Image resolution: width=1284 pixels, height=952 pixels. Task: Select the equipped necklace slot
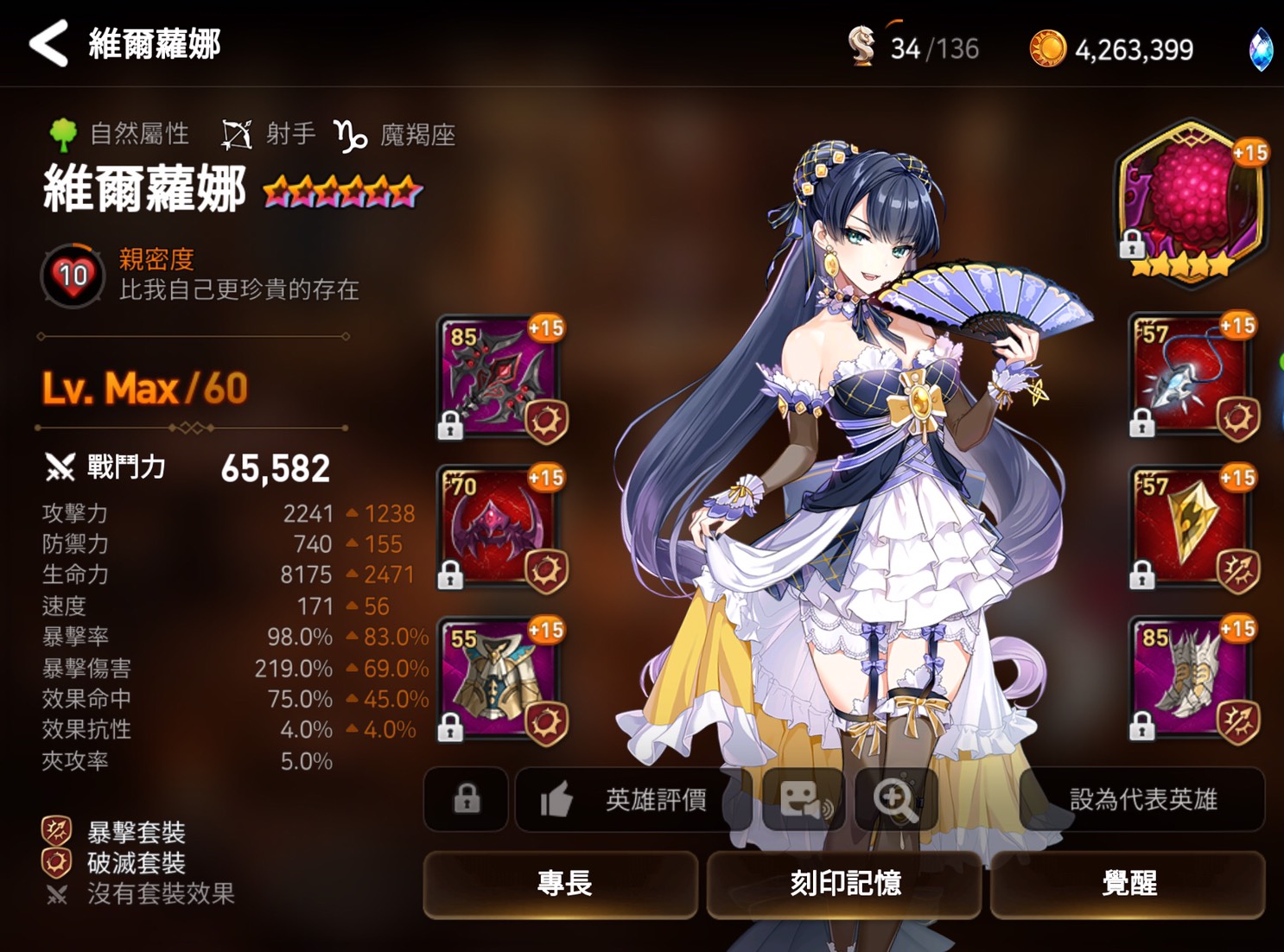tap(1190, 373)
